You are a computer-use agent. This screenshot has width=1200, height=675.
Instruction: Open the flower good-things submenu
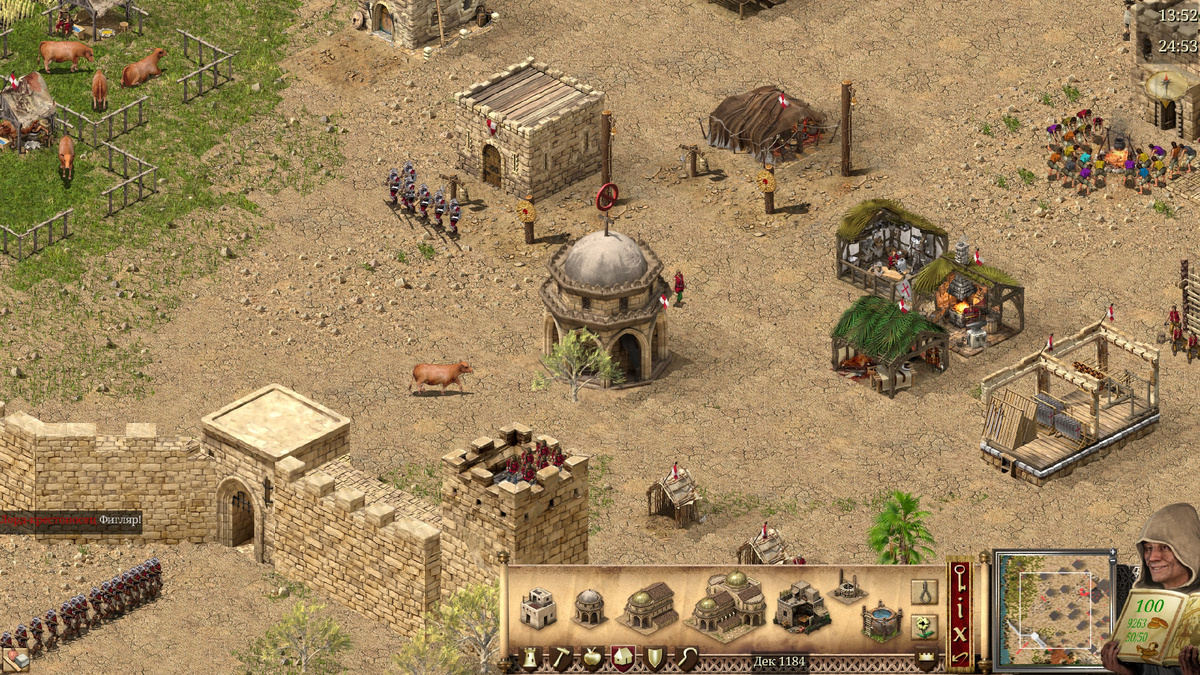pyautogui.click(x=924, y=627)
